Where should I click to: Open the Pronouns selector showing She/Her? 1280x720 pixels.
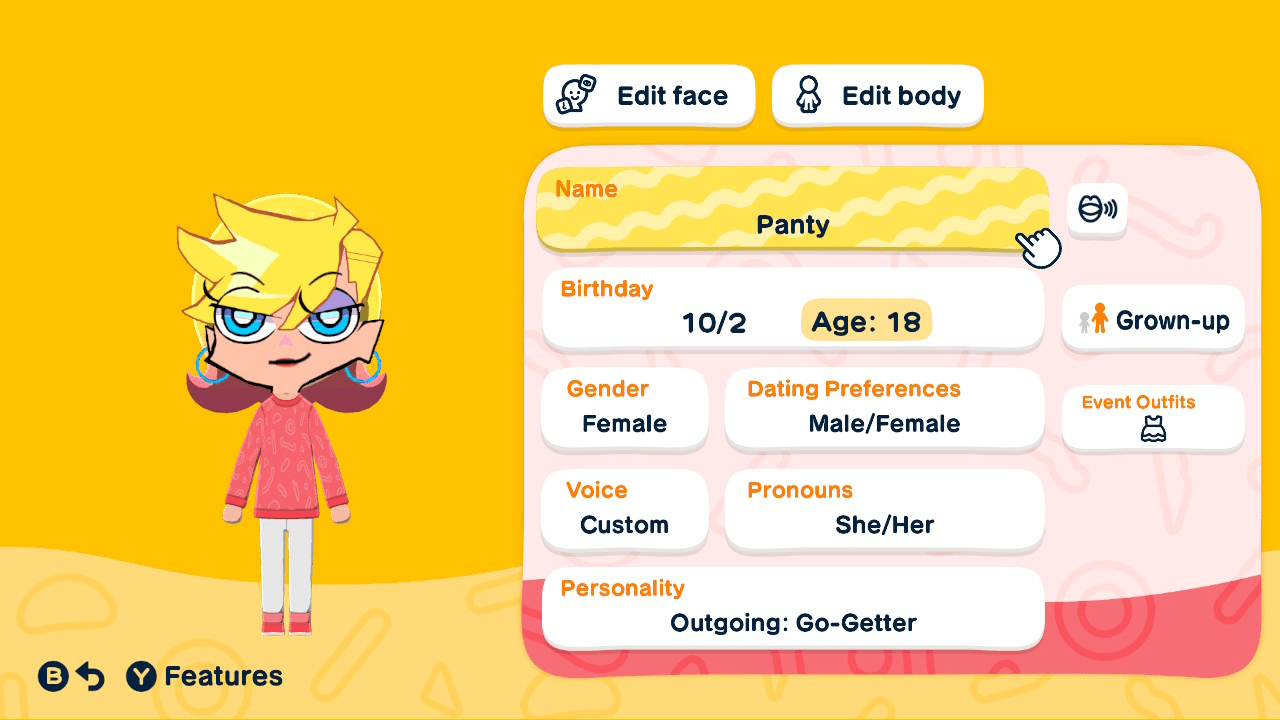tap(884, 511)
